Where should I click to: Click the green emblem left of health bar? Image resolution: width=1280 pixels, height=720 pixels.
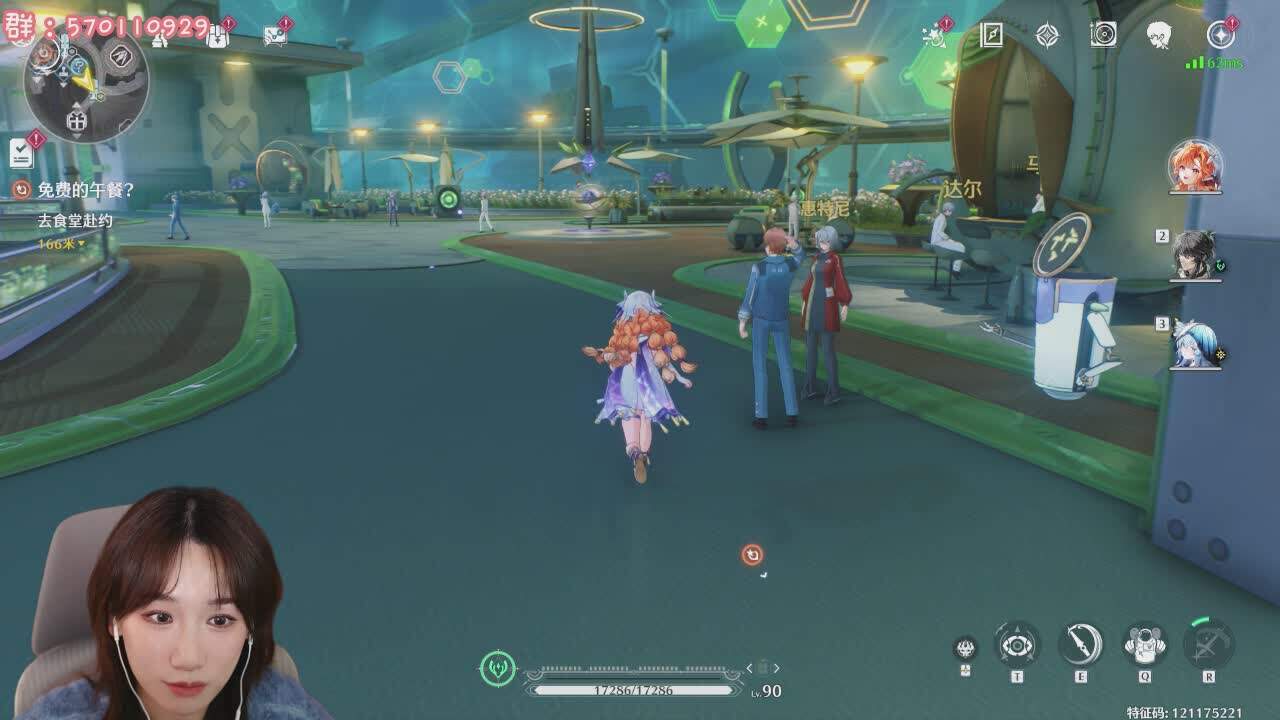click(497, 668)
